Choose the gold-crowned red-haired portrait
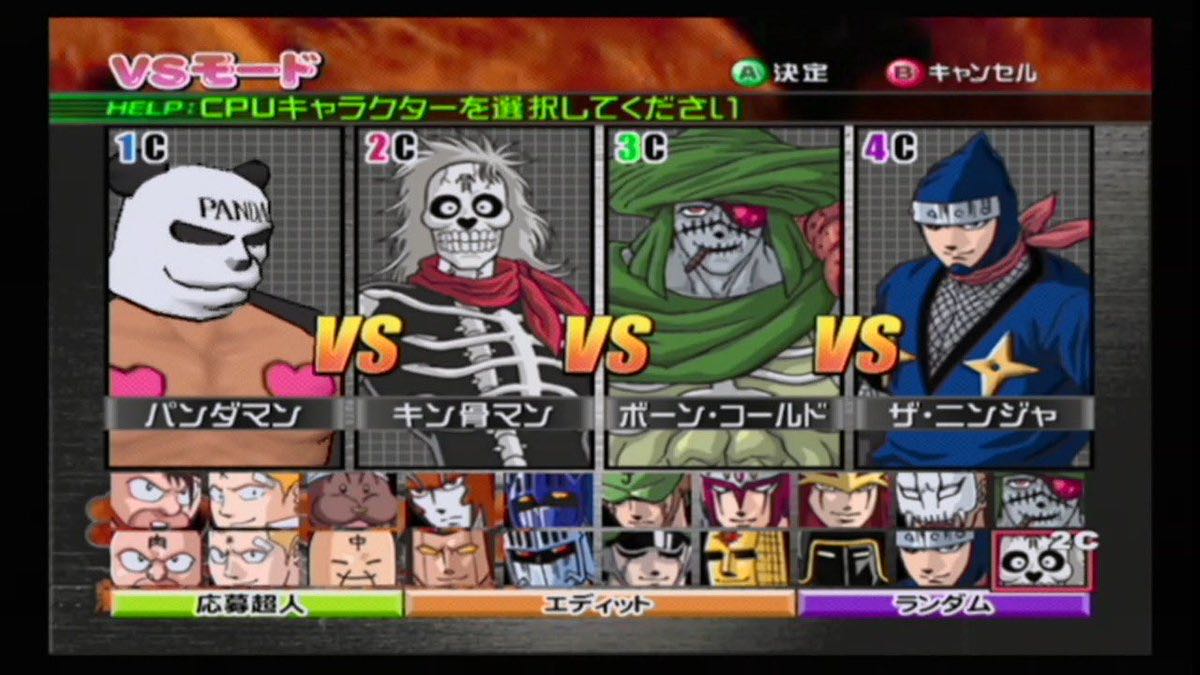1200x675 pixels. click(x=843, y=501)
